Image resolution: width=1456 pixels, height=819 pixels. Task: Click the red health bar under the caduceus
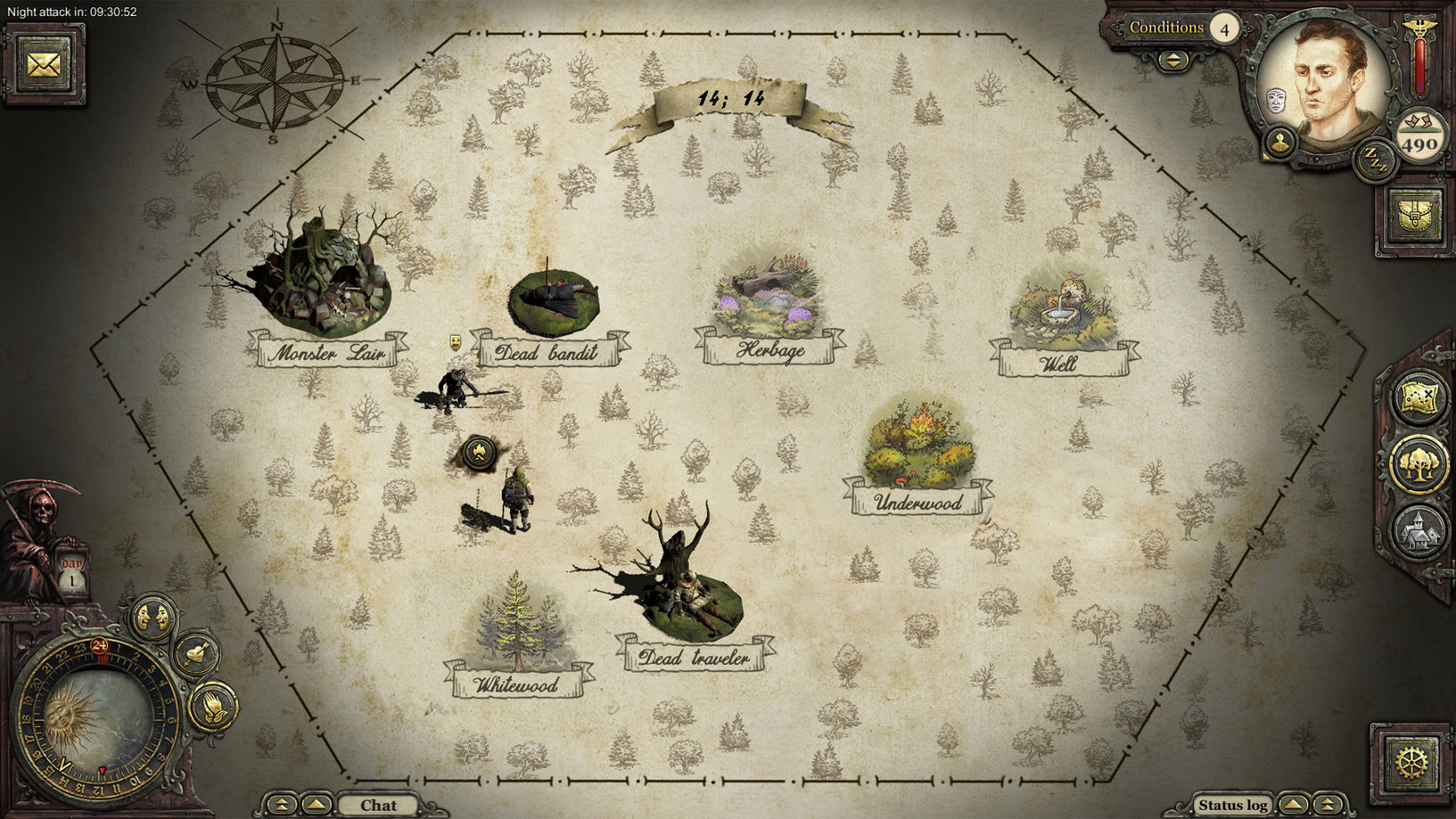[x=1419, y=67]
